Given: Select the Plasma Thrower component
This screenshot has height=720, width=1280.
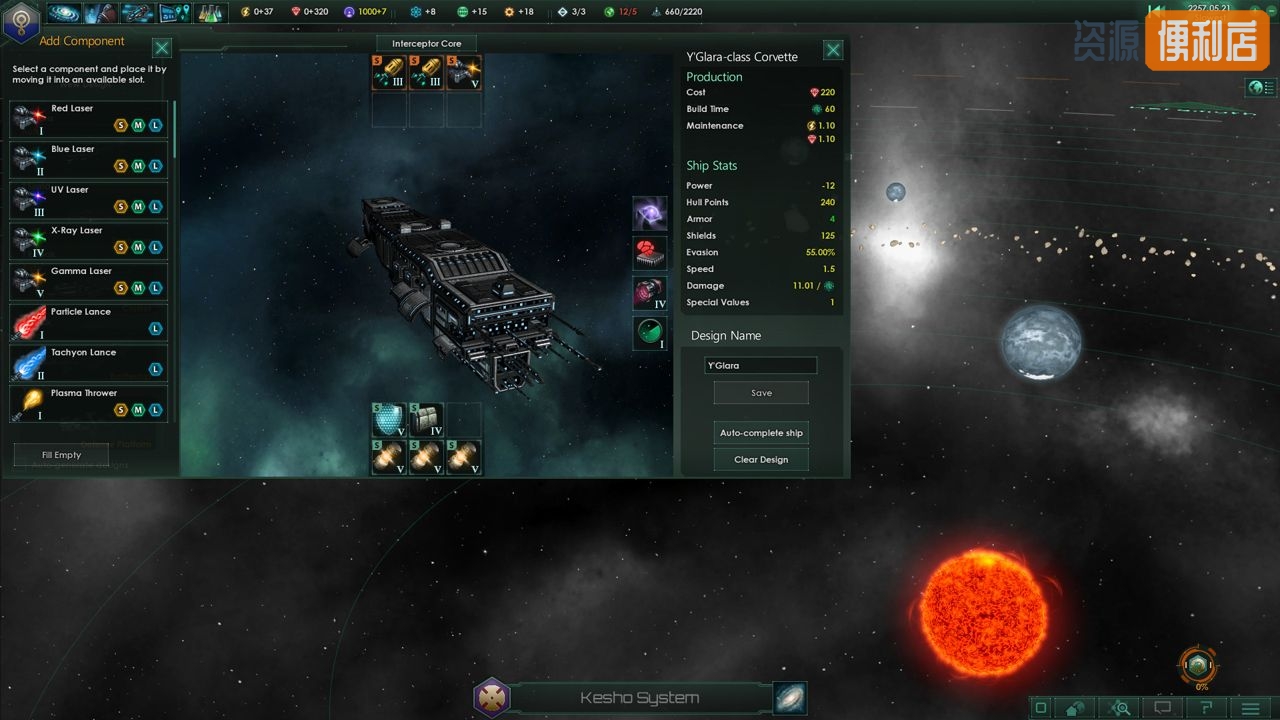Looking at the screenshot, I should tap(88, 404).
